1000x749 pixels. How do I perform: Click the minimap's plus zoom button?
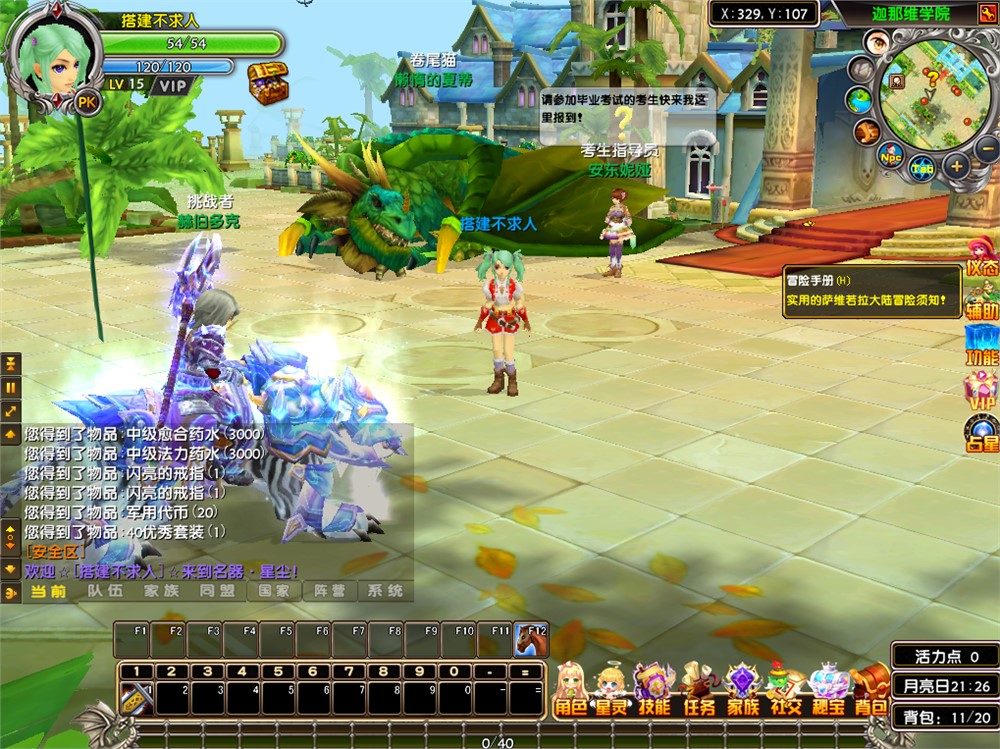(x=957, y=166)
